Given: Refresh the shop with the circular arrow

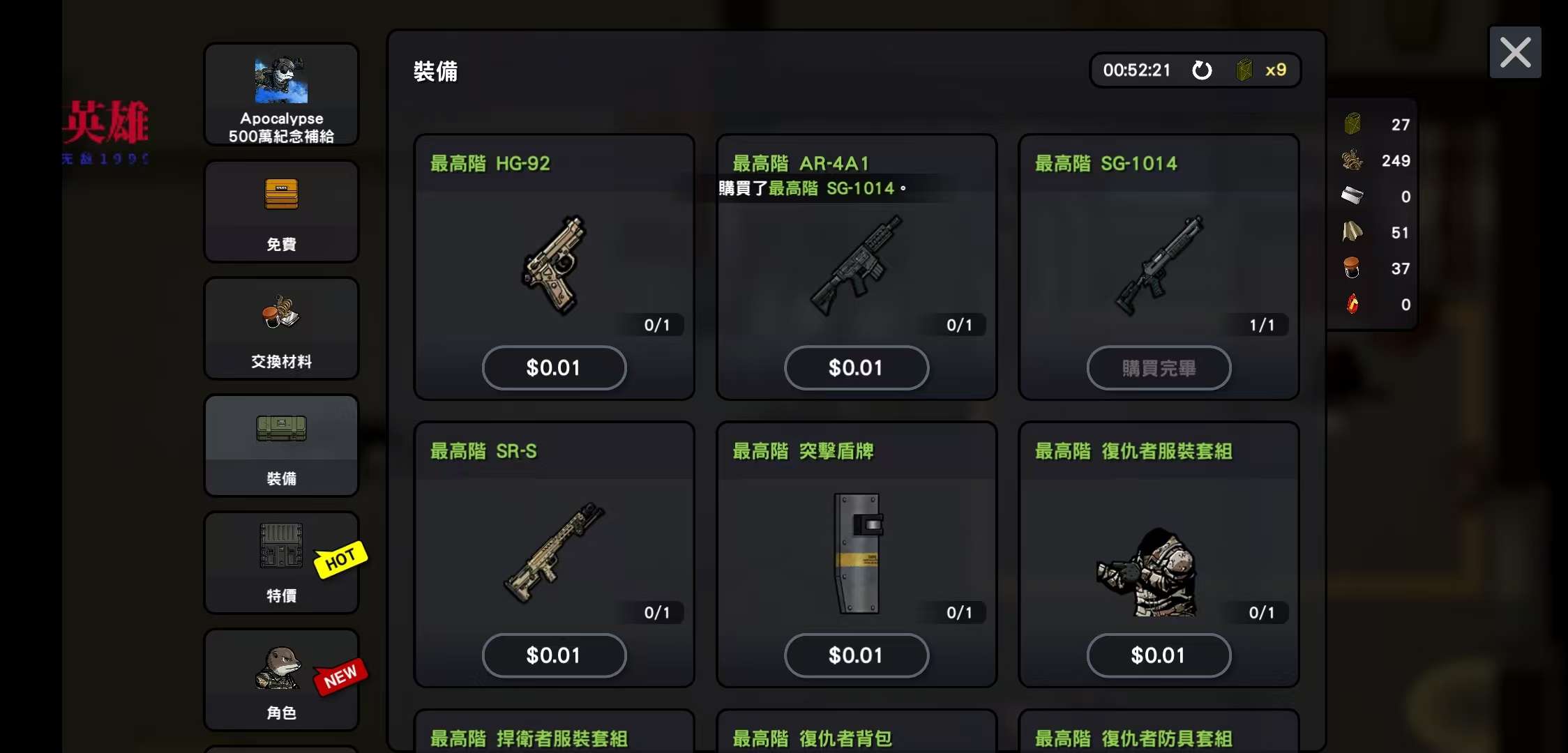Looking at the screenshot, I should [1202, 70].
